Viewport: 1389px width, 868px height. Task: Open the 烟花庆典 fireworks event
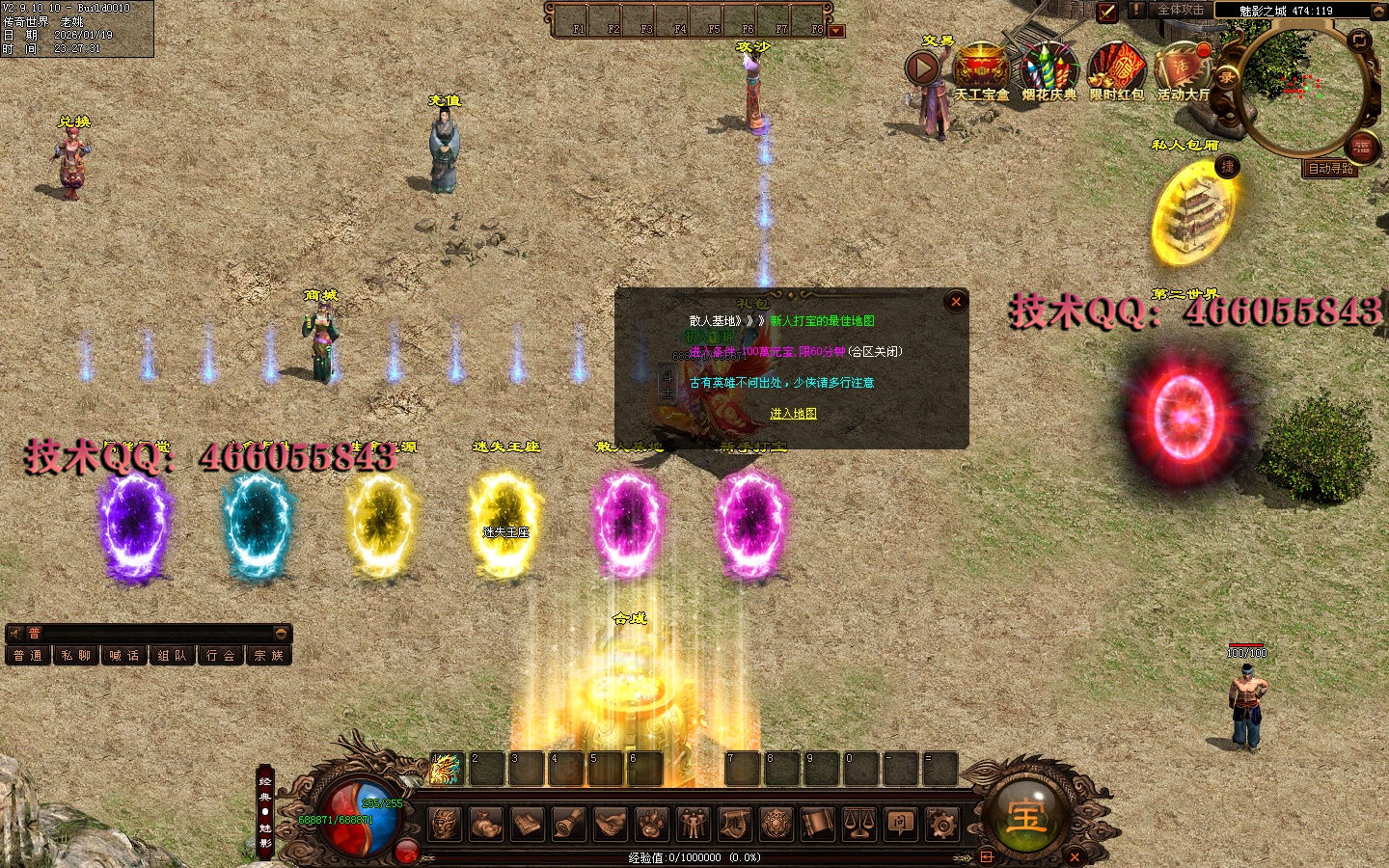[1049, 69]
